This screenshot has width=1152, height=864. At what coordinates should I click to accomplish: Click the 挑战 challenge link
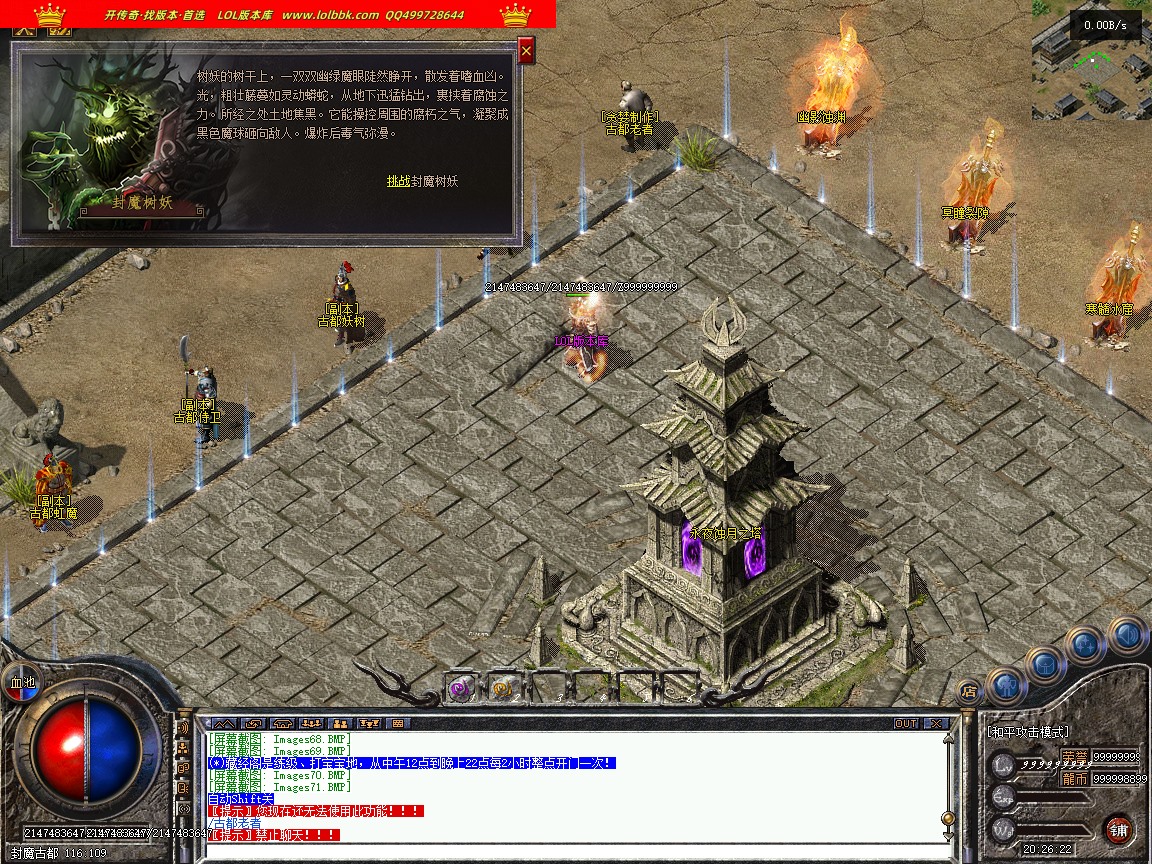[x=398, y=181]
